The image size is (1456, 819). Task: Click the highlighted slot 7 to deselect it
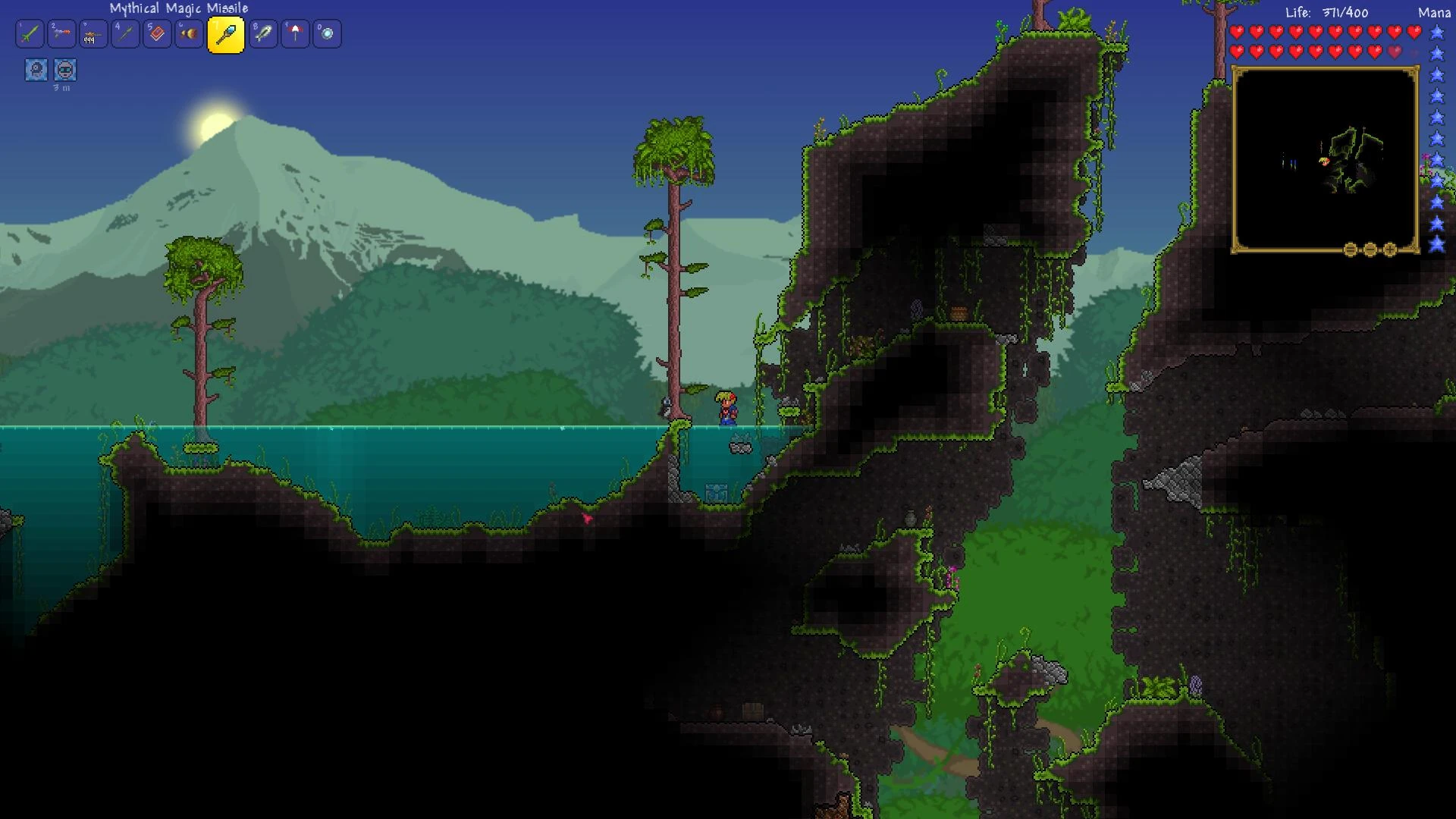point(225,33)
